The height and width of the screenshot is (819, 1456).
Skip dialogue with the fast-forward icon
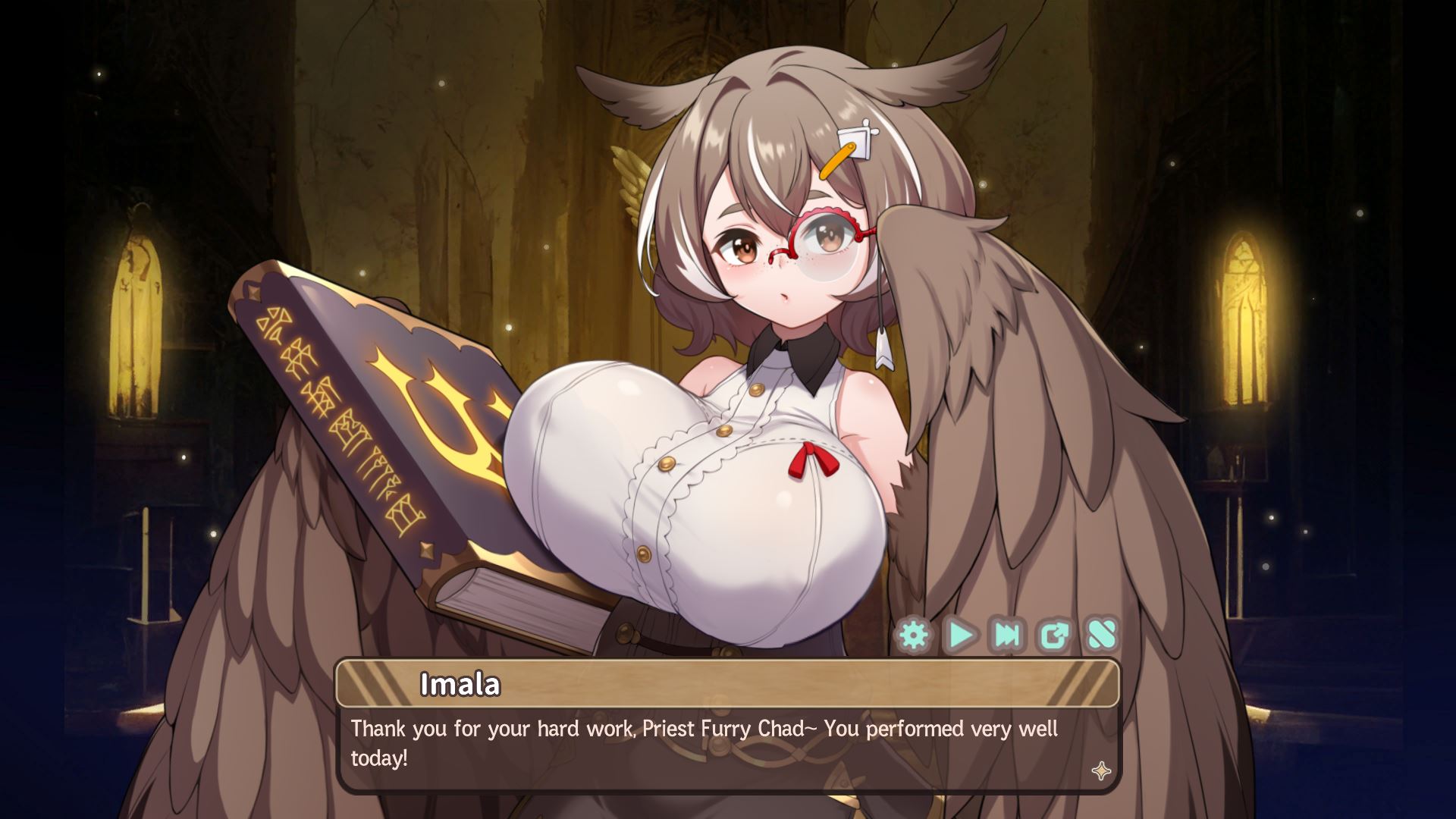pyautogui.click(x=1008, y=635)
